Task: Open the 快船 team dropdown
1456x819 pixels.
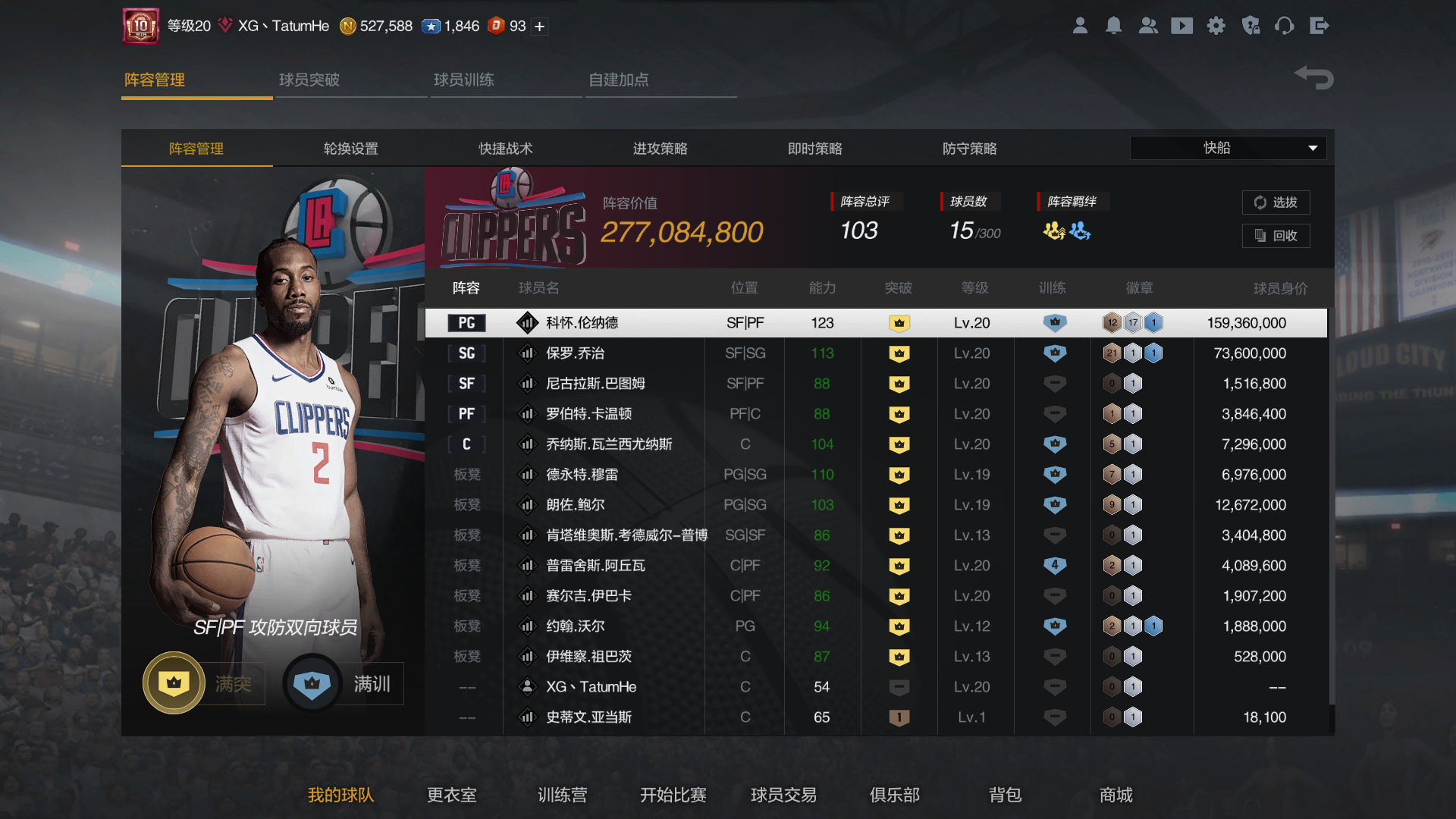Action: pos(1227,148)
